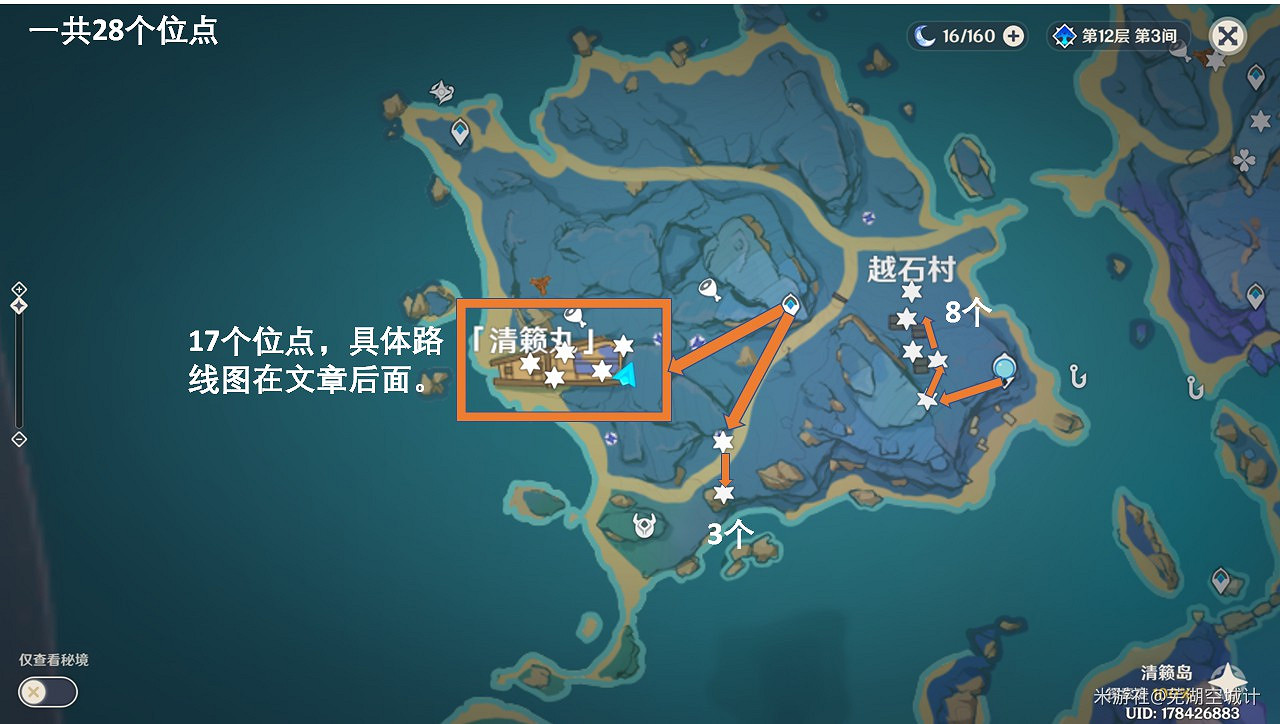Click the teleport waypoint above 清籁丸
1280x724 pixels.
pos(791,306)
